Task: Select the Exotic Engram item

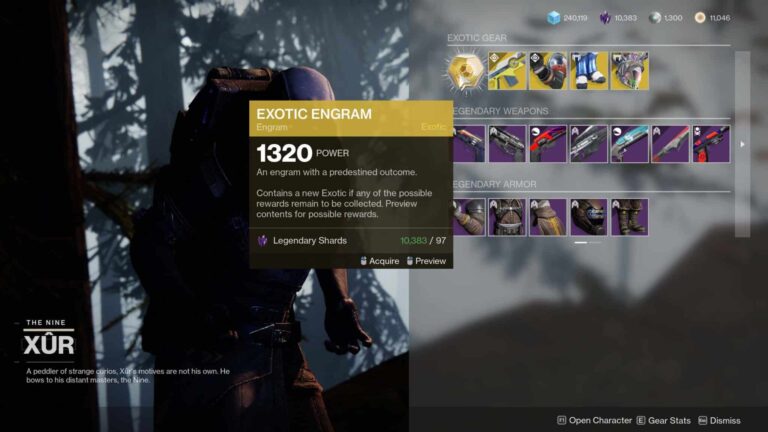Action: click(x=467, y=71)
